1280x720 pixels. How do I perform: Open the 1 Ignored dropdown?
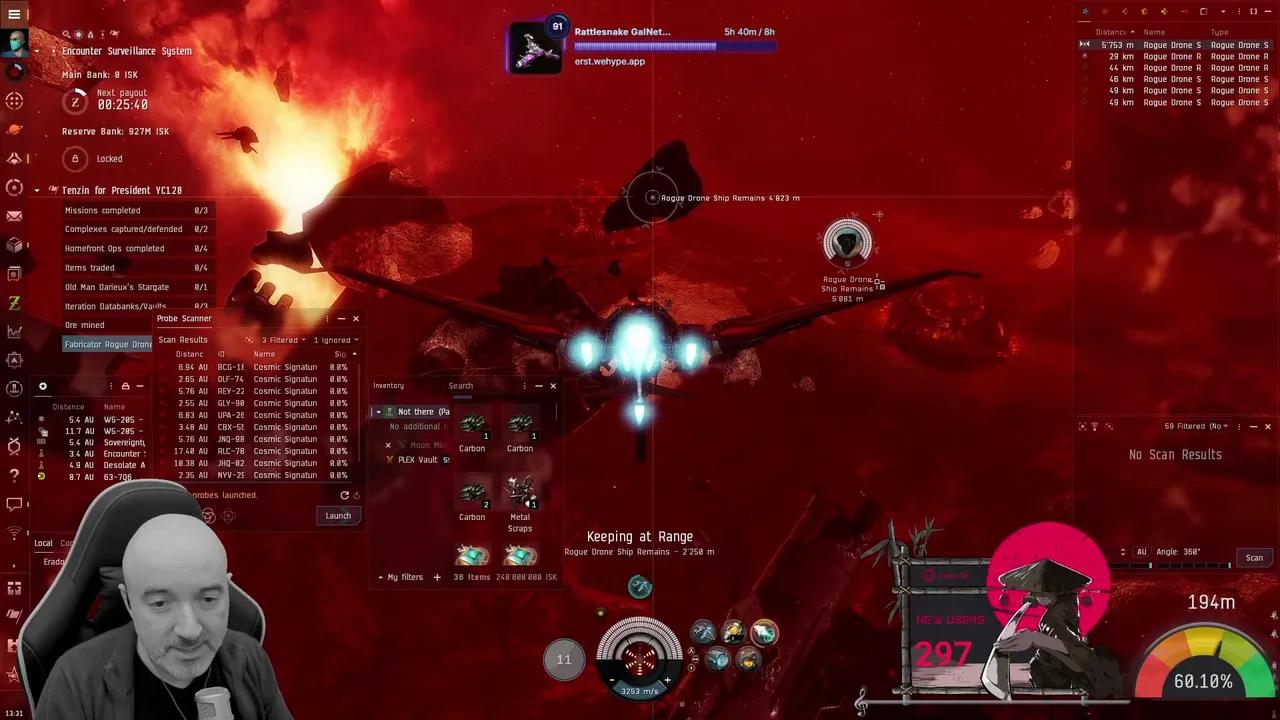[335, 340]
